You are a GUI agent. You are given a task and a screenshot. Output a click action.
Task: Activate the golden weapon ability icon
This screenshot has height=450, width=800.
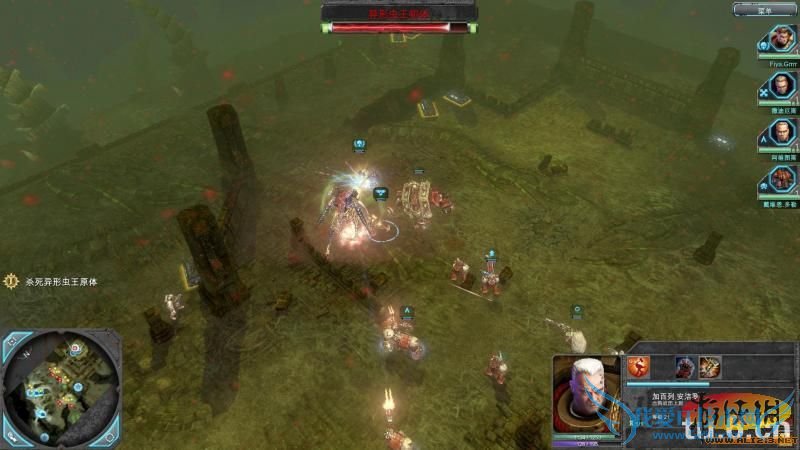click(x=709, y=366)
